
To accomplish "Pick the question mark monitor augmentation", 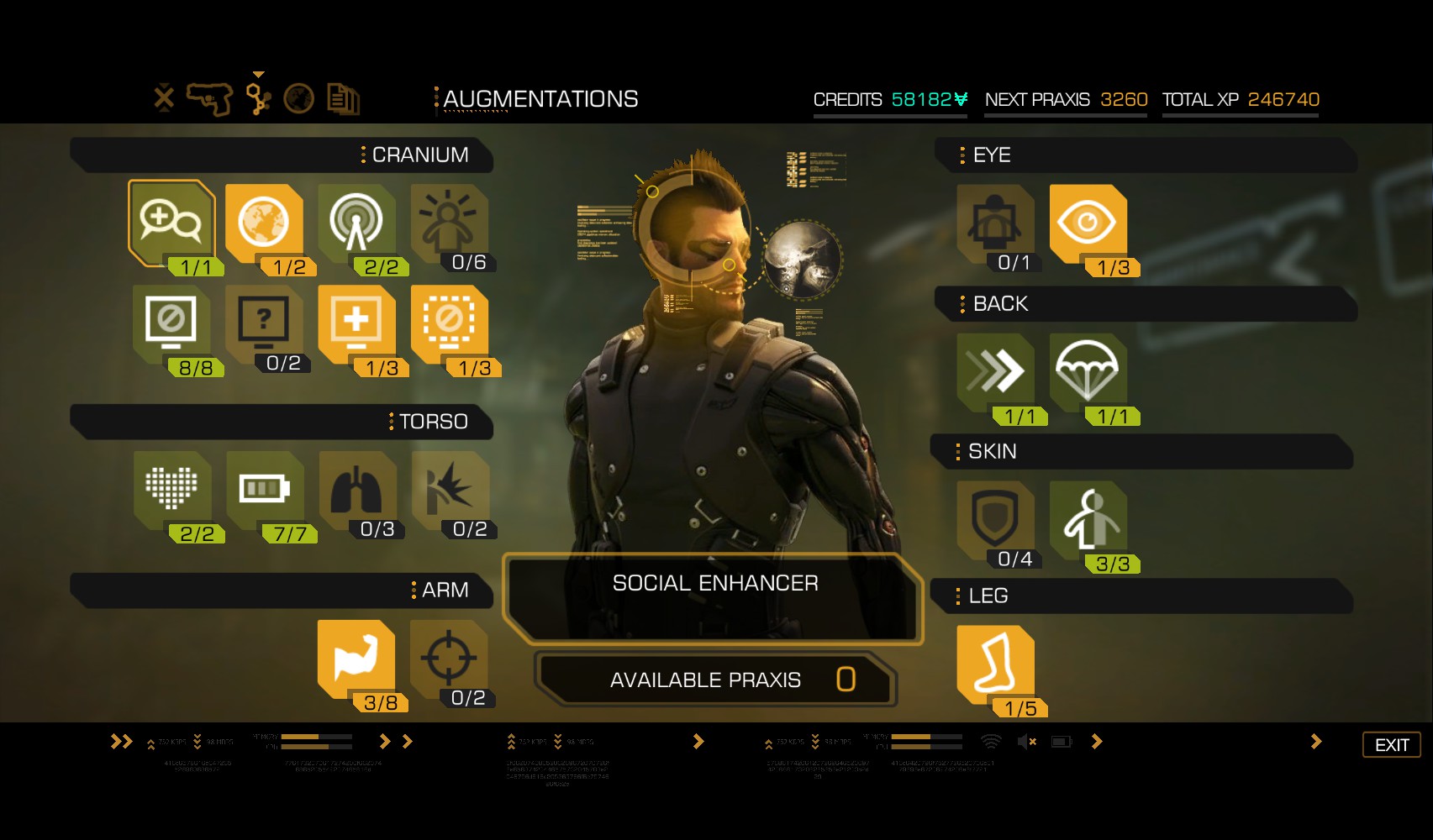I will point(264,323).
